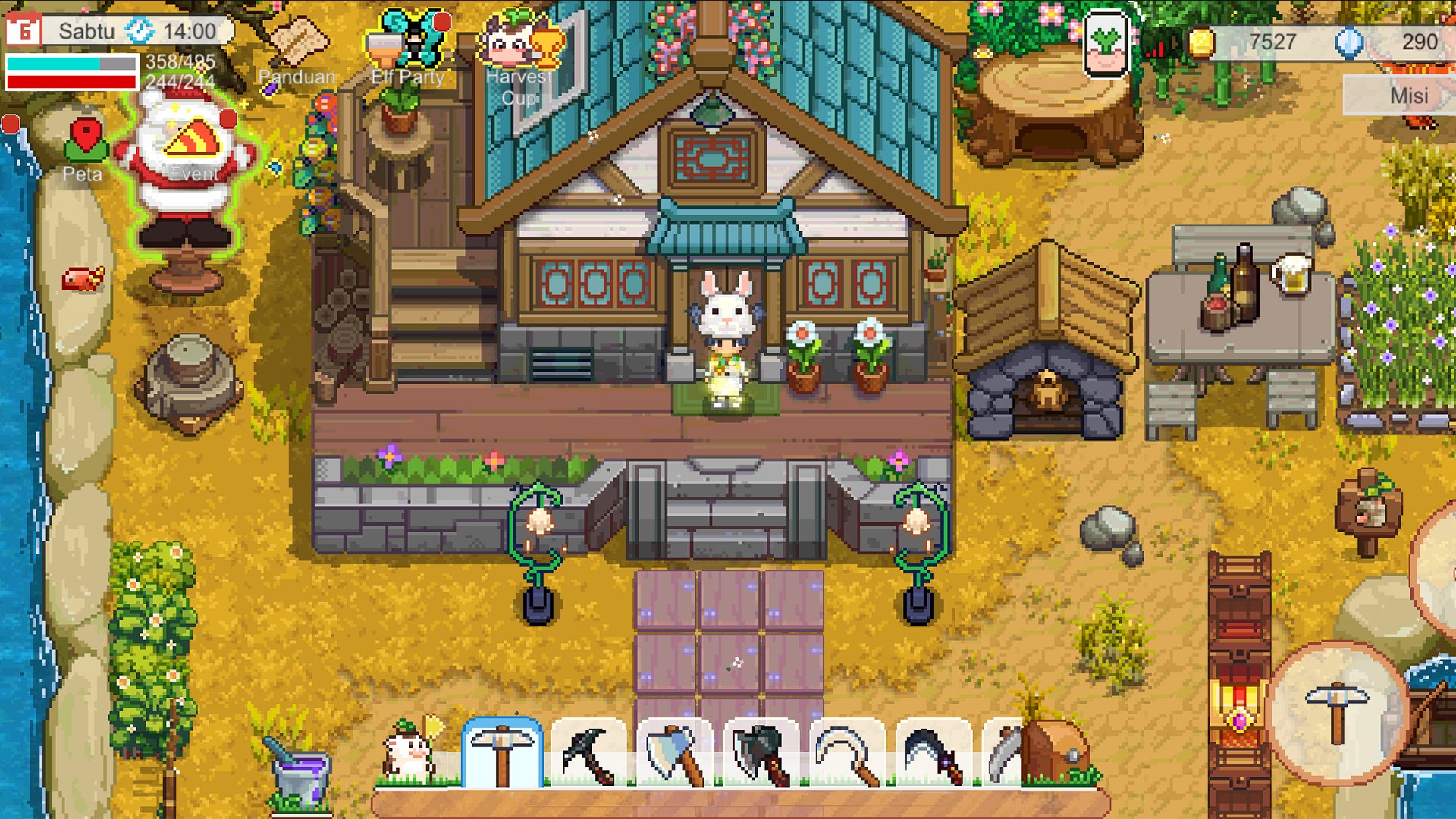The width and height of the screenshot is (1456, 819).
Task: Tap the gold coin currency icon
Action: 1200,42
